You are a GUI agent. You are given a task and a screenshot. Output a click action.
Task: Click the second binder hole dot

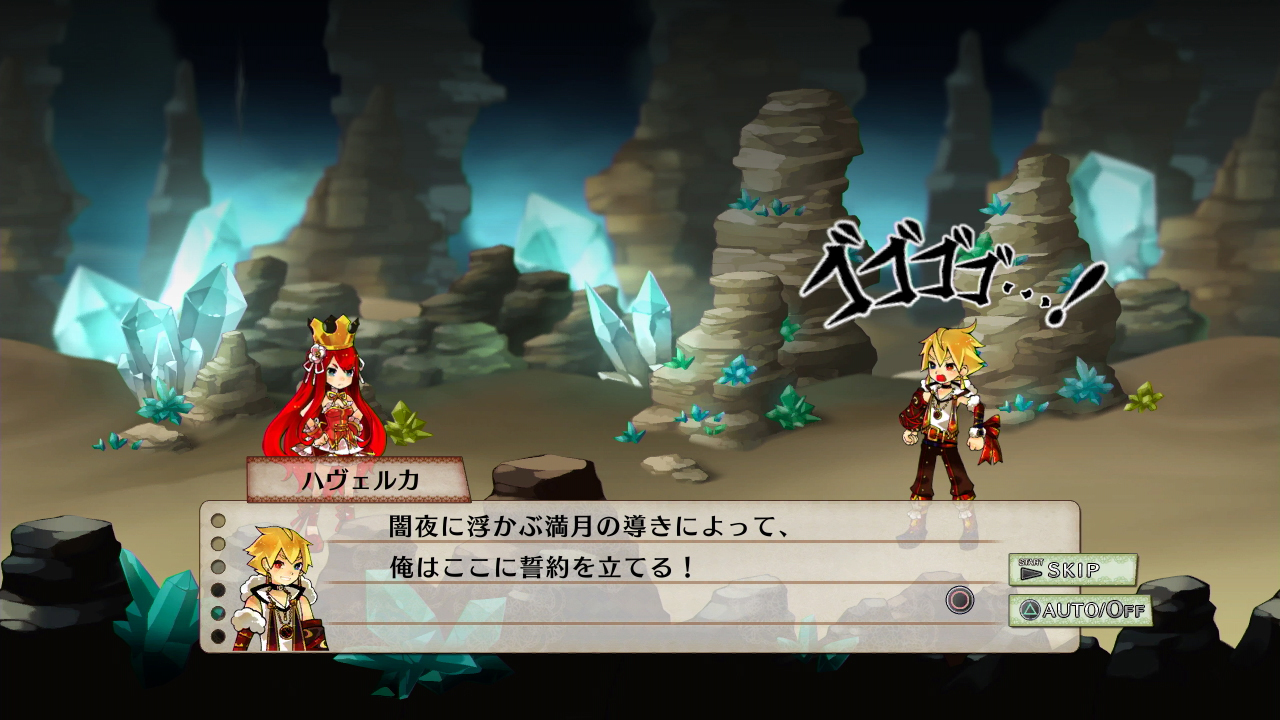coord(217,543)
